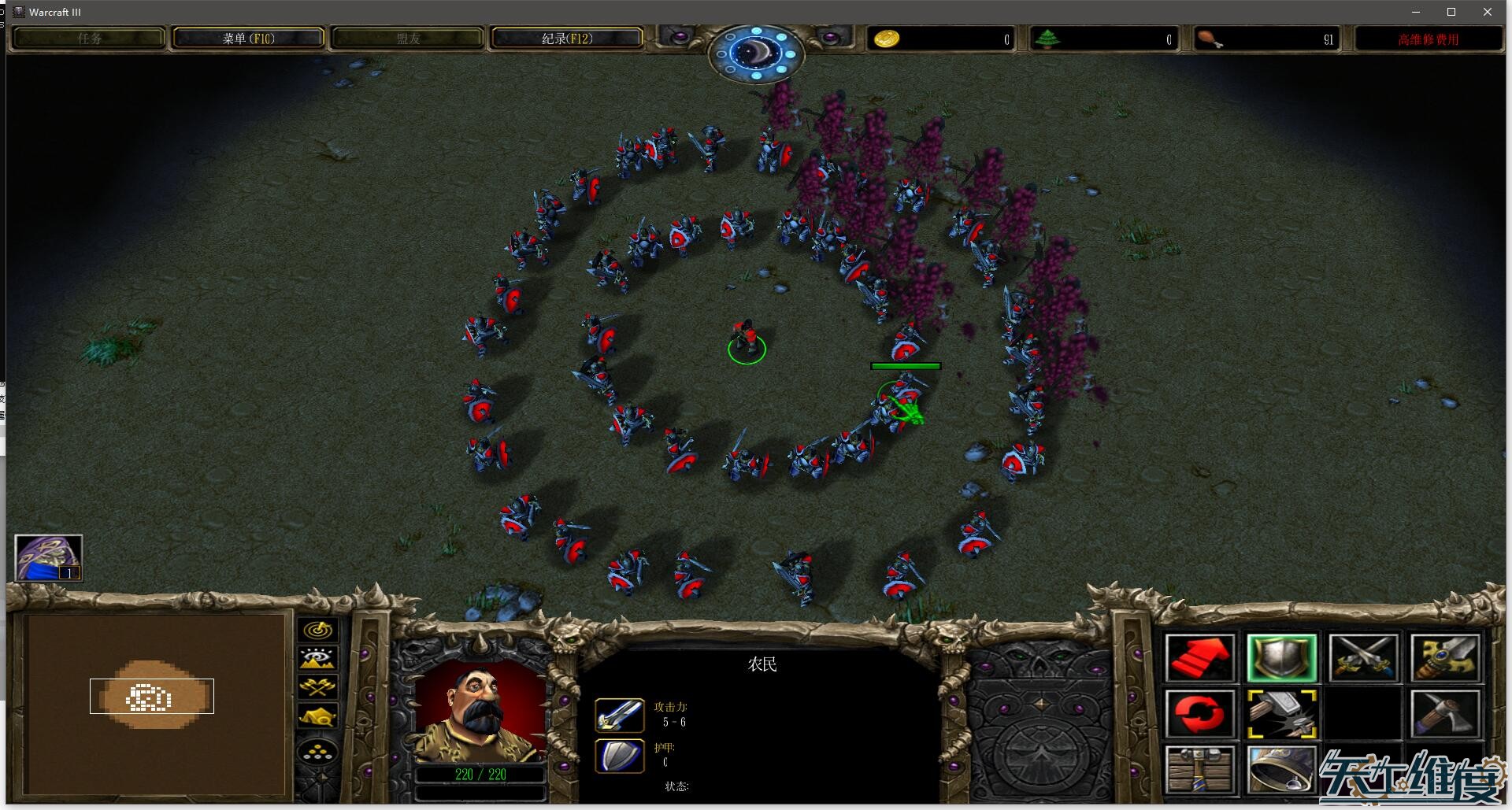Toggle creep camp display tent button
The image size is (1512, 810).
tap(318, 716)
